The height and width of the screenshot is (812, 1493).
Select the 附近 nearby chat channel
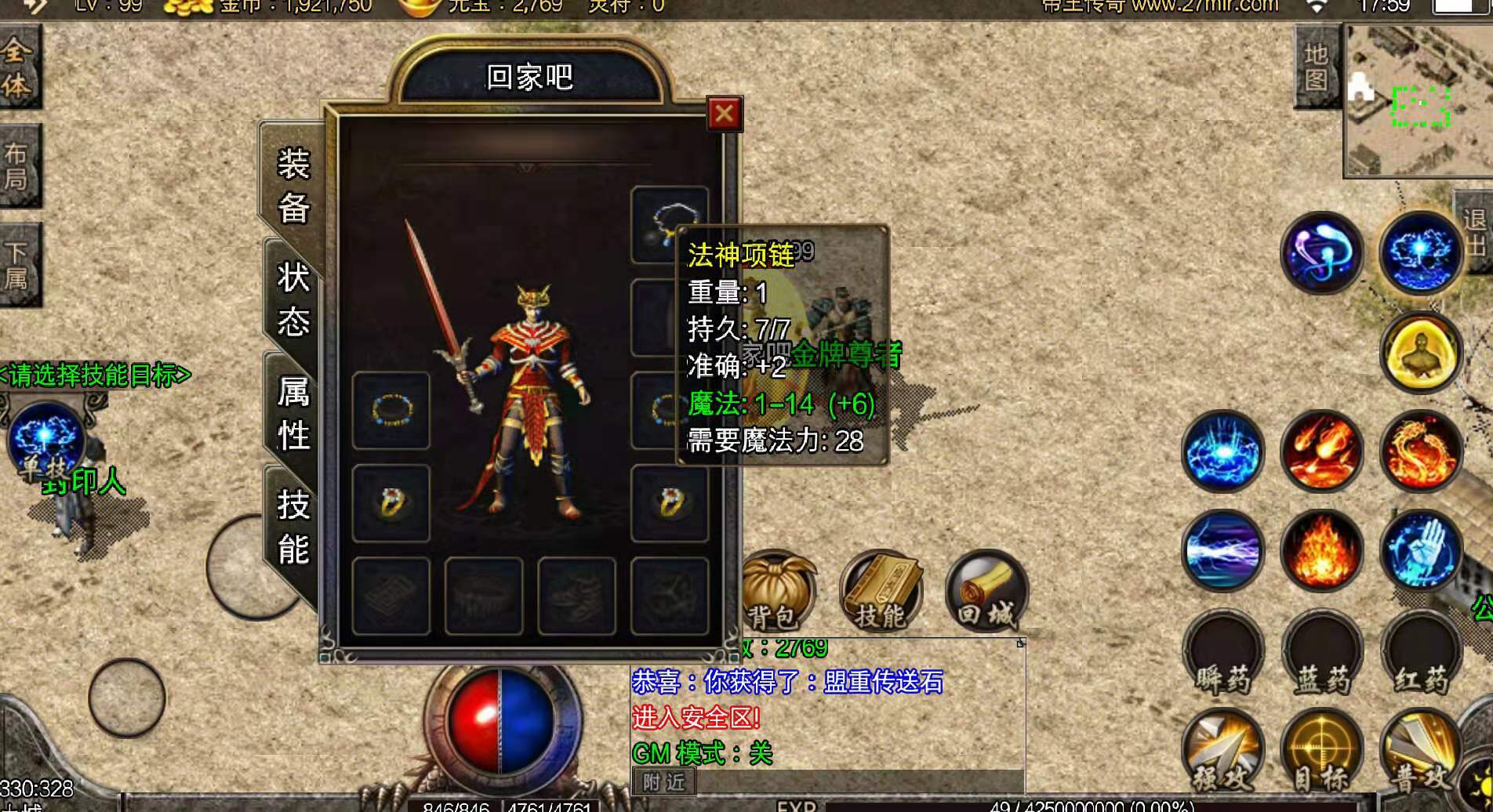(x=663, y=781)
